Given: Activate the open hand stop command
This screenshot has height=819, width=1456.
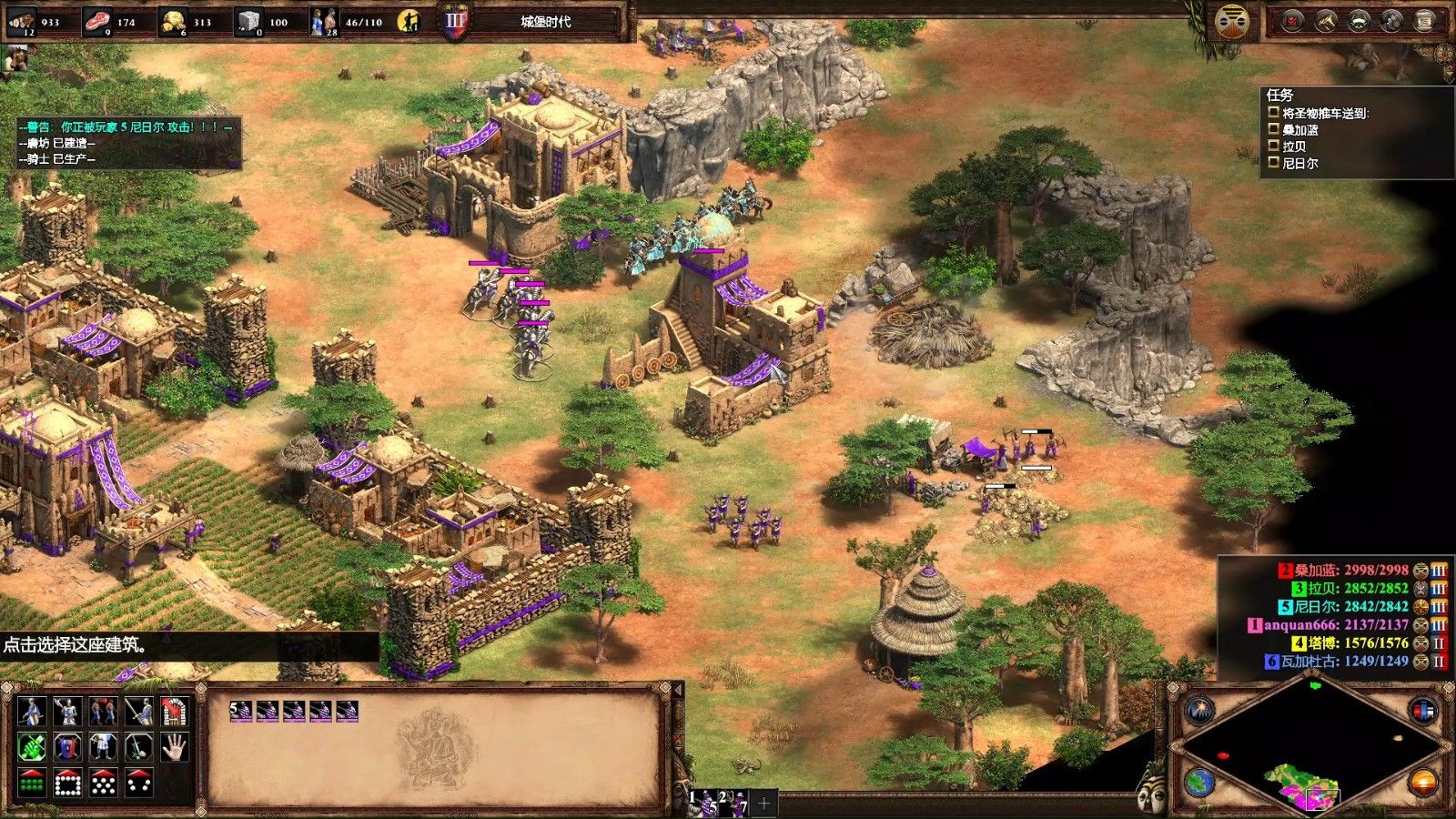Looking at the screenshot, I should pyautogui.click(x=175, y=747).
